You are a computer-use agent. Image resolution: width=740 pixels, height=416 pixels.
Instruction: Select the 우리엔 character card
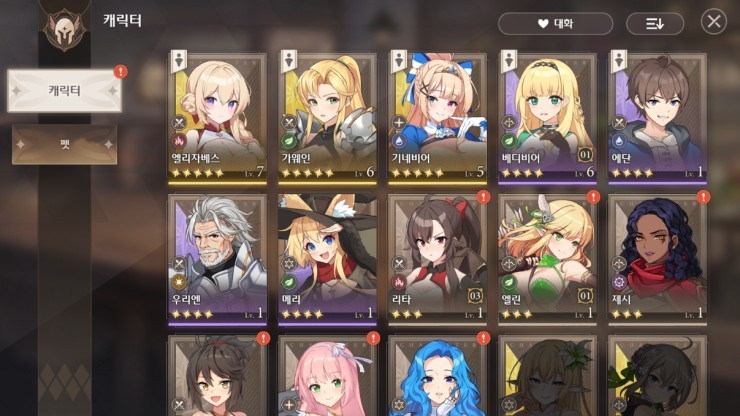(217, 258)
